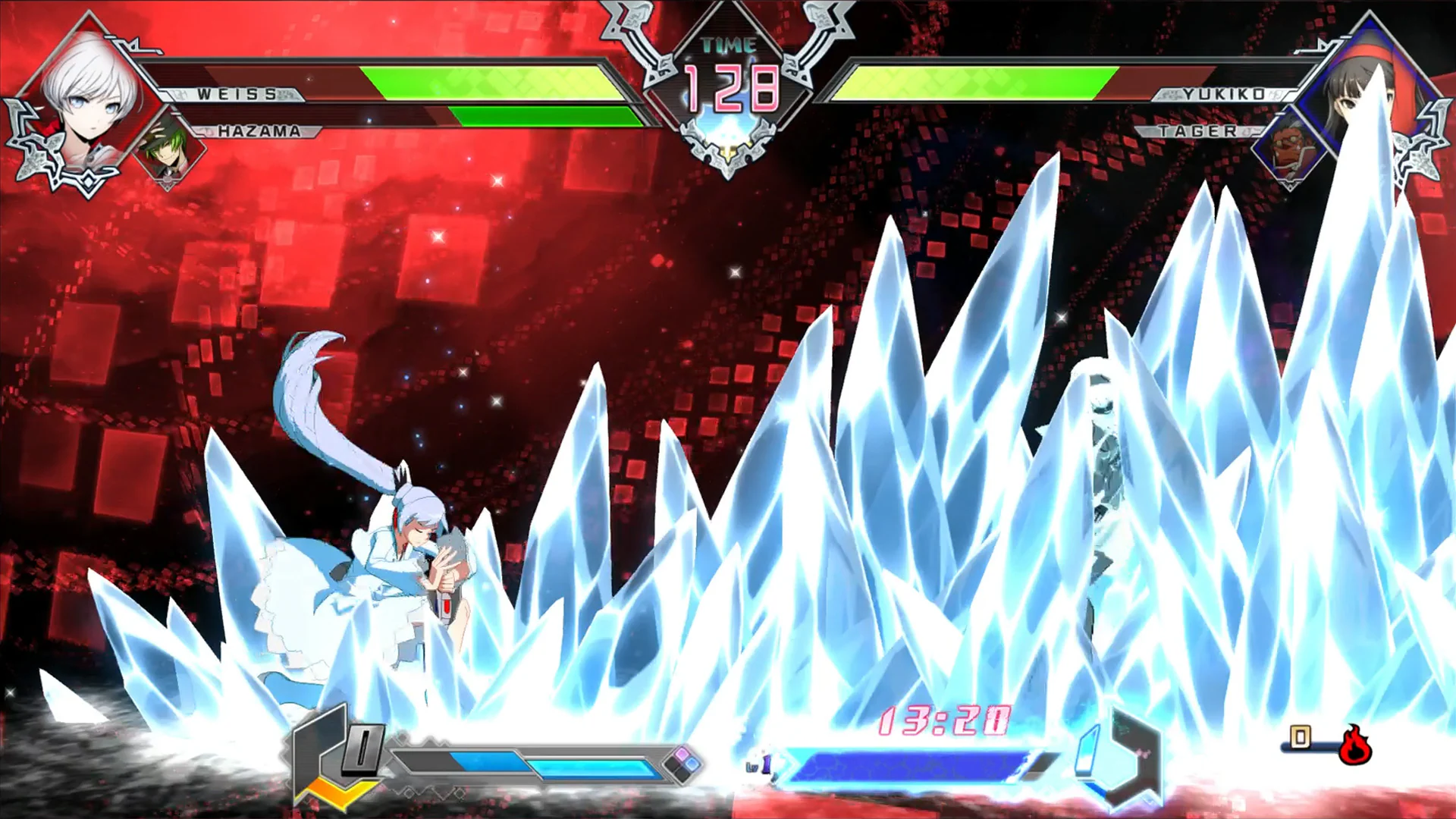This screenshot has width=1456, height=819.
Task: Toggle the gold zero counter near the flame
Action: click(1299, 737)
